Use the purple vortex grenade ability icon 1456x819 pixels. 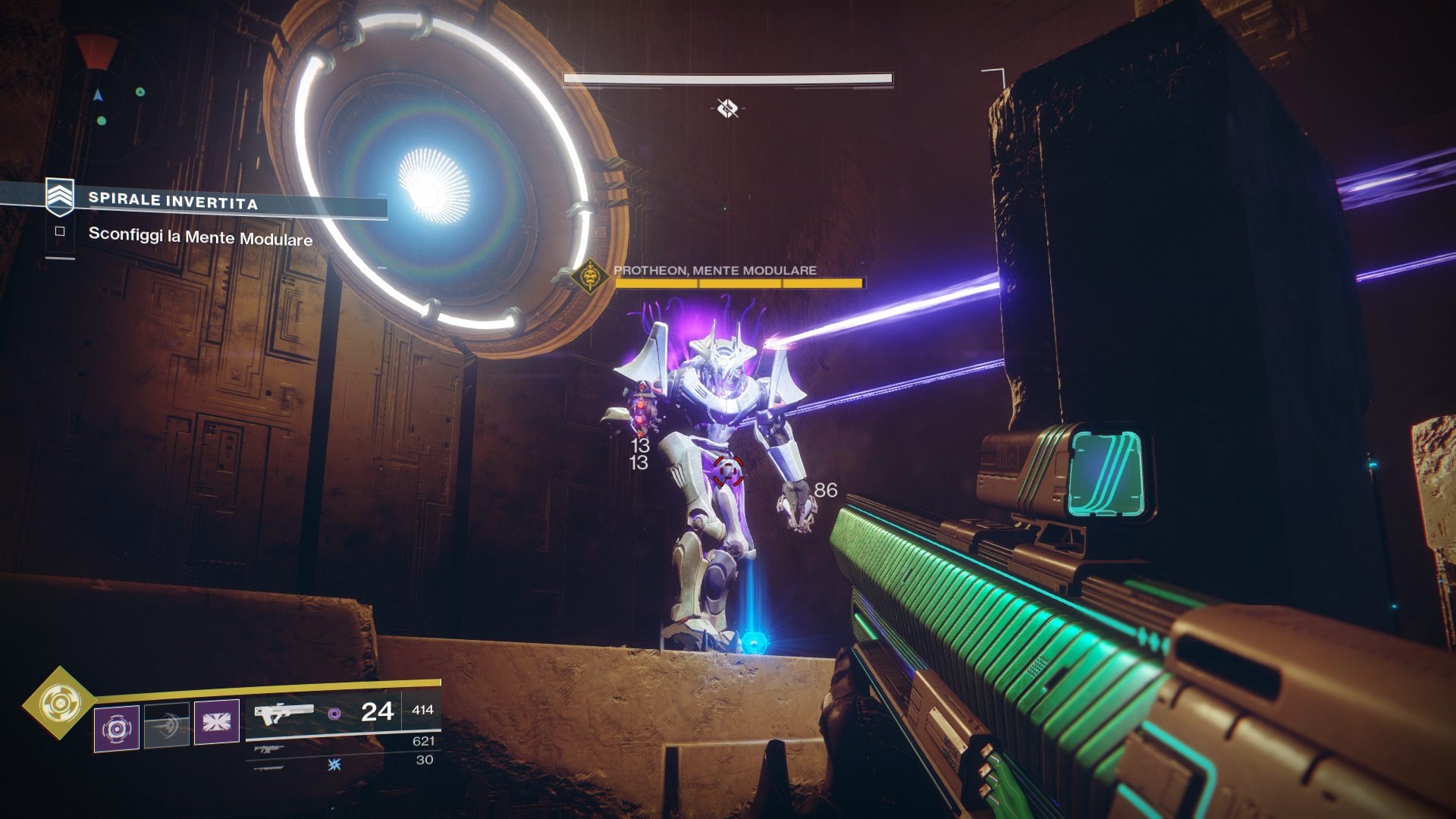(x=116, y=728)
